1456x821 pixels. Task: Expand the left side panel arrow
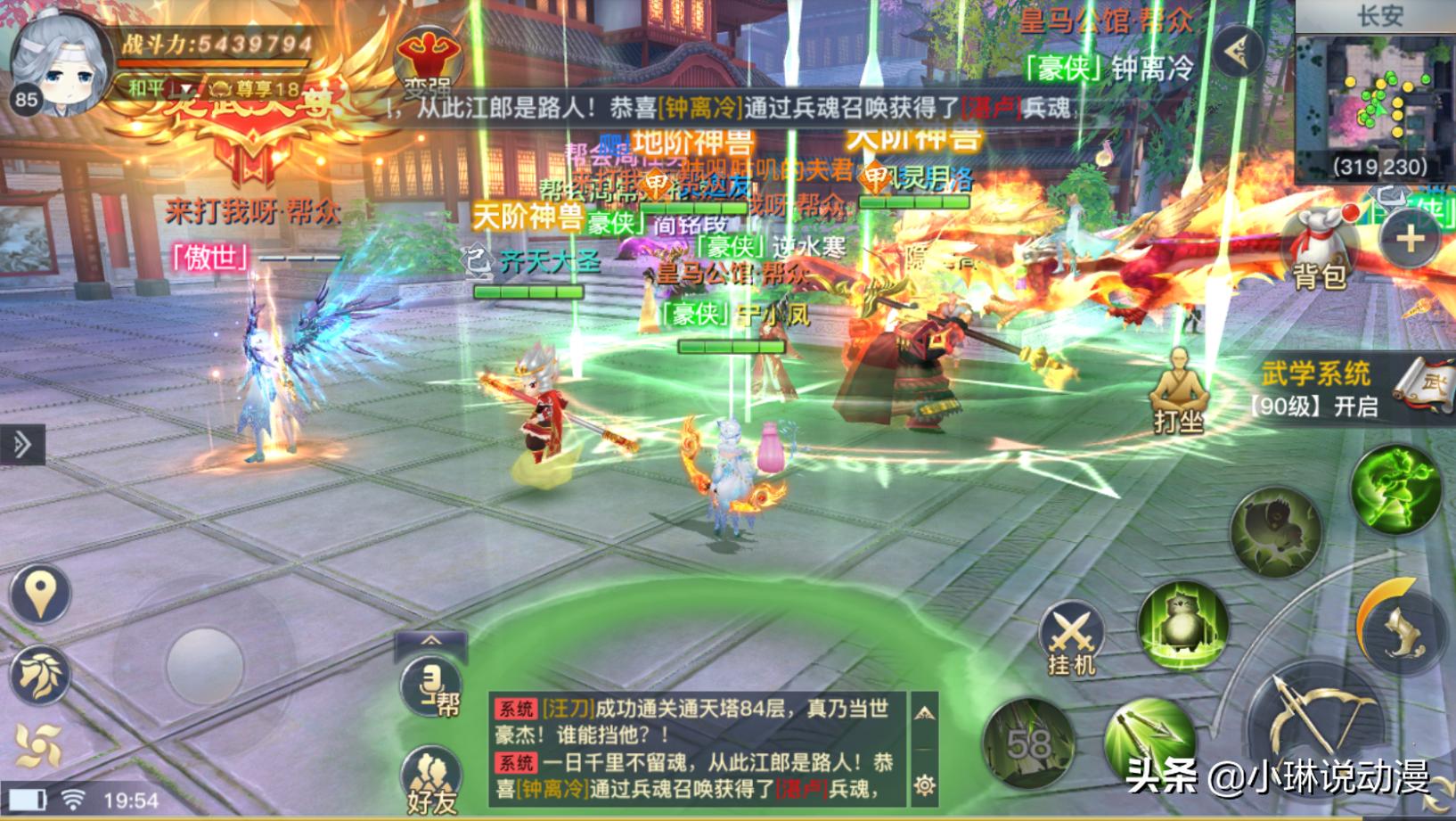pos(22,444)
